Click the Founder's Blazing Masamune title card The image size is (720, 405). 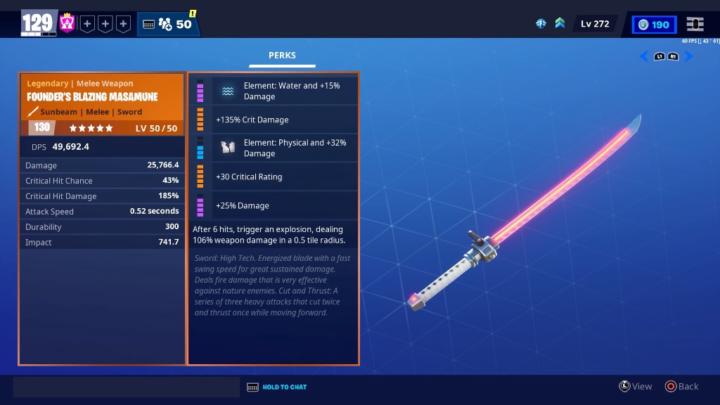point(102,96)
